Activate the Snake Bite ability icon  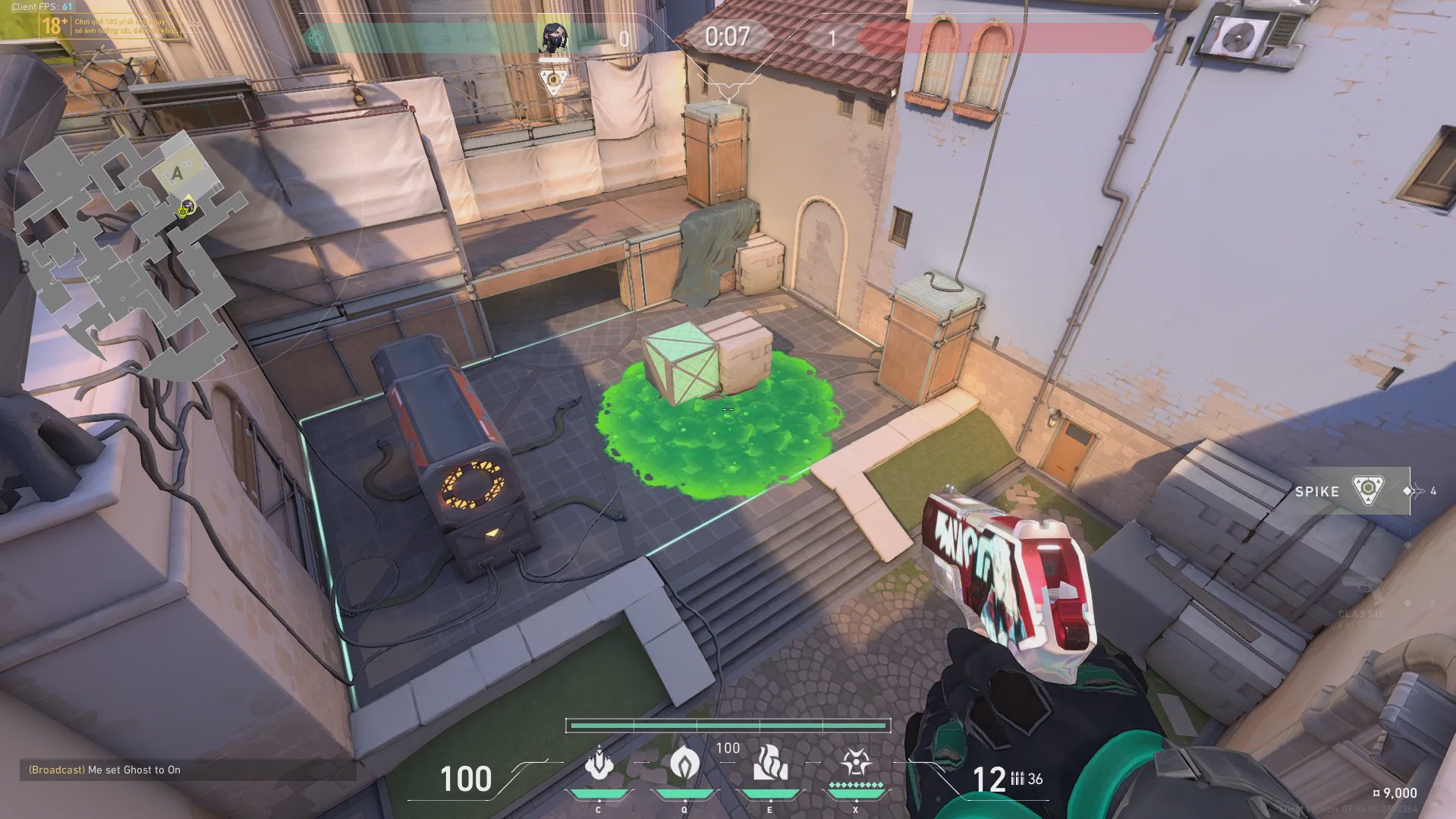[x=599, y=764]
